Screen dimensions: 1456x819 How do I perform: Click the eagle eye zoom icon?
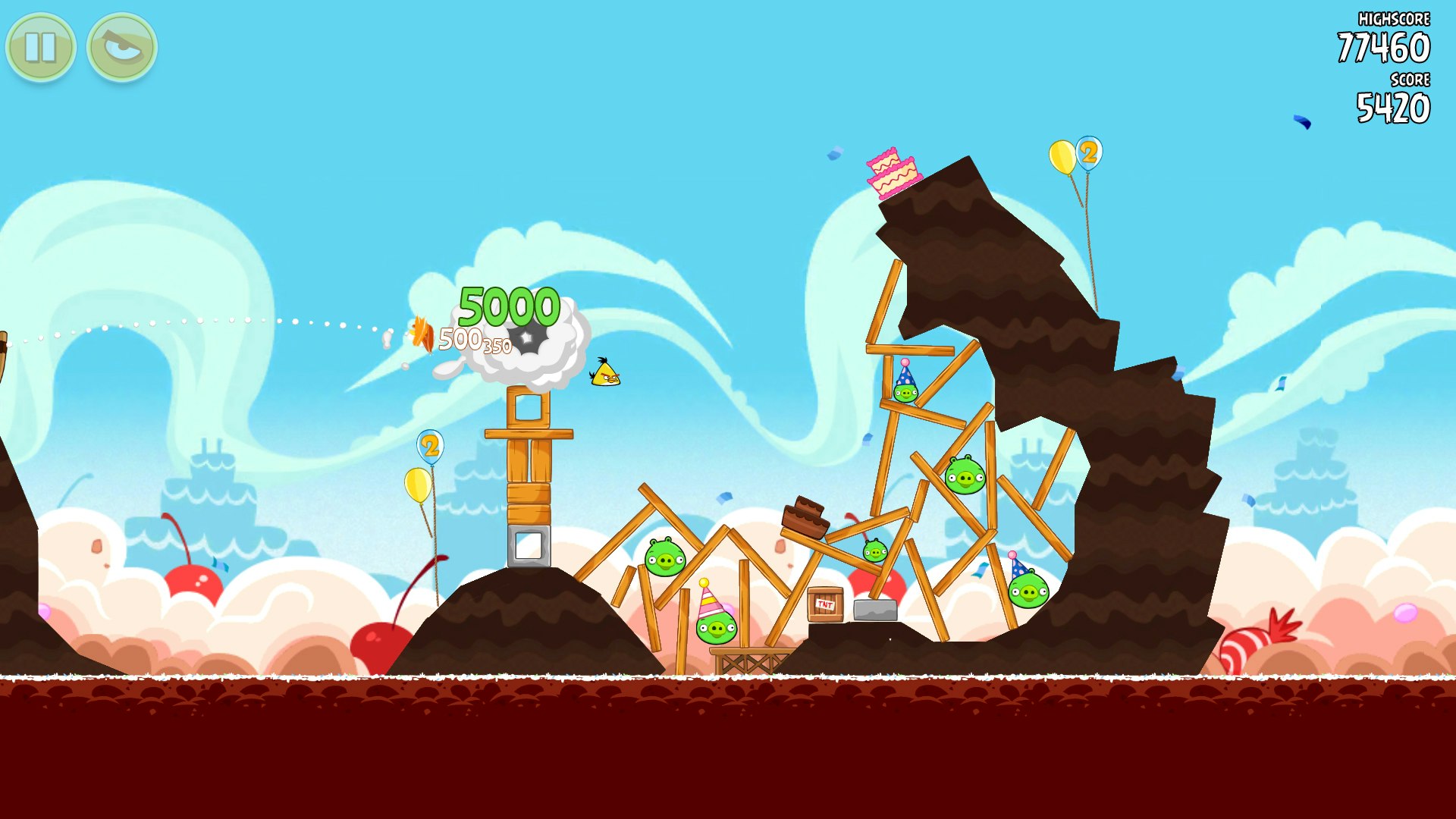pos(121,47)
